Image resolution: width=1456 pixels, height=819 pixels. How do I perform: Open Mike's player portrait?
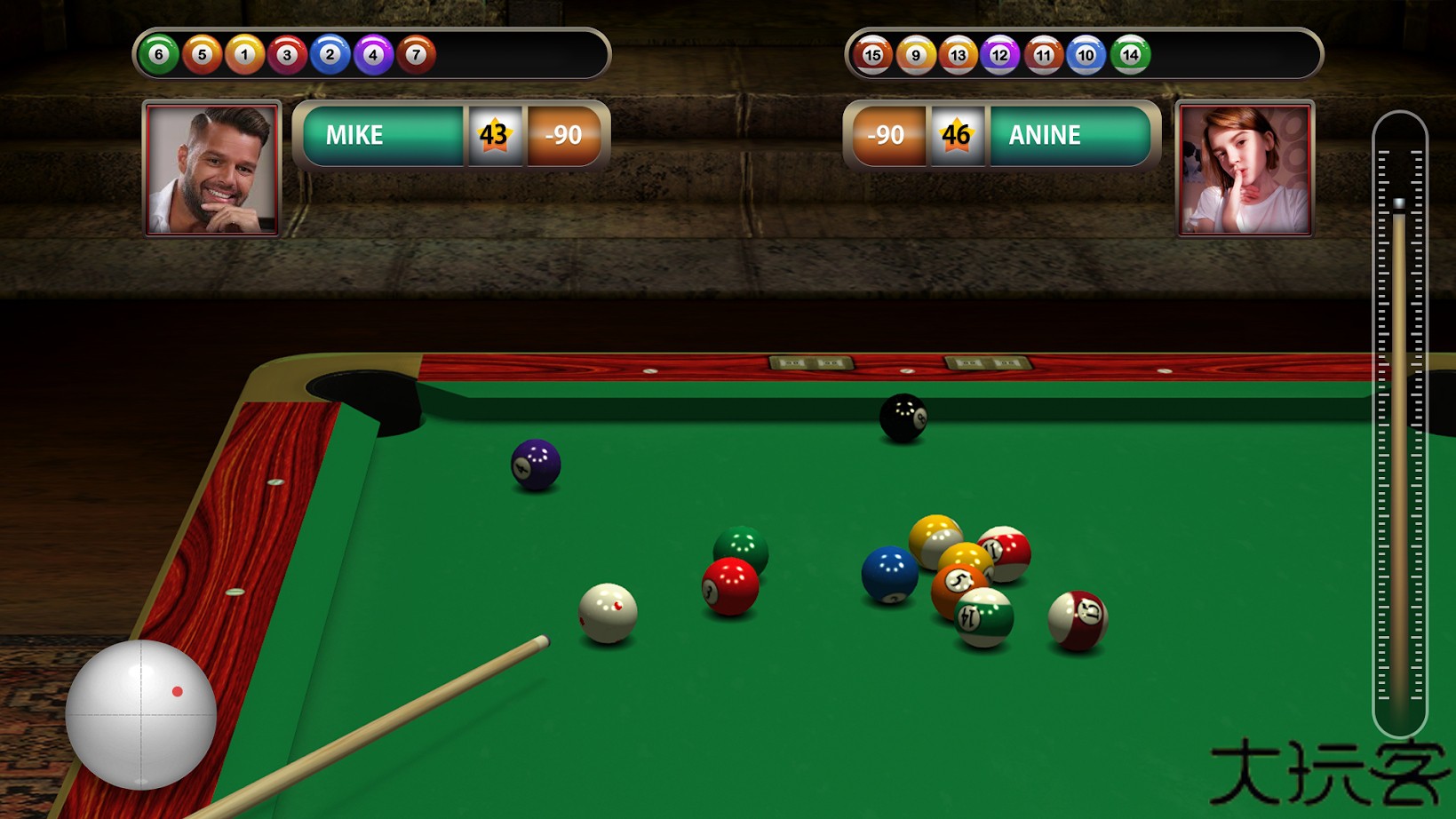pos(212,169)
